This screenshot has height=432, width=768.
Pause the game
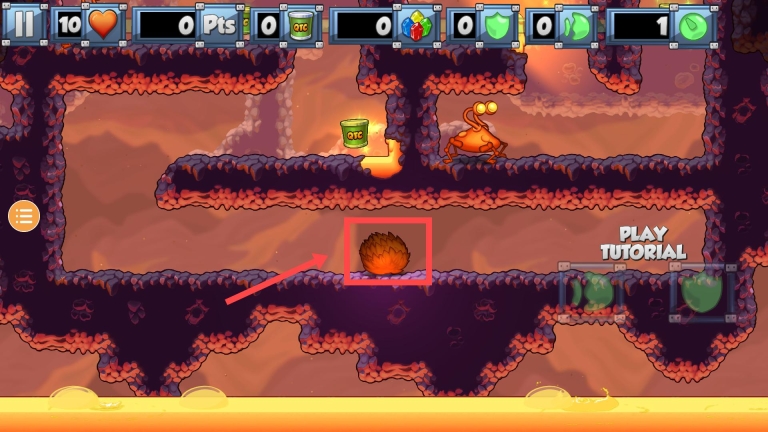coord(24,24)
